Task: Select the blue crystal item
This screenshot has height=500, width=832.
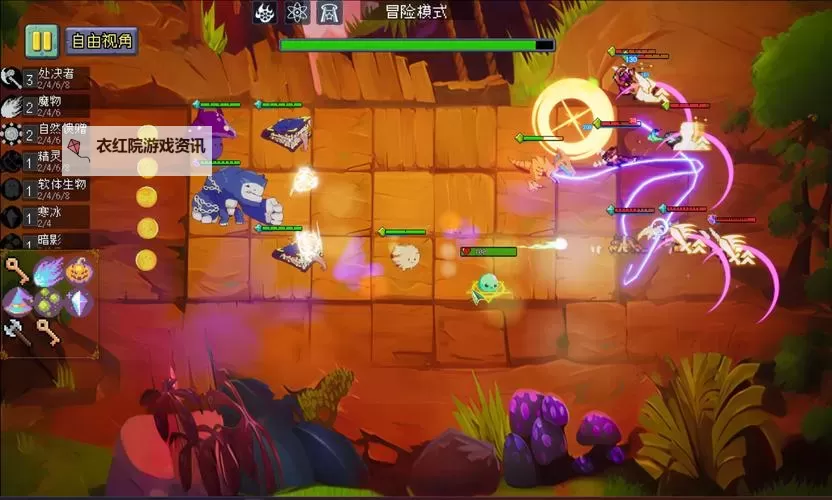Action: tap(79, 301)
